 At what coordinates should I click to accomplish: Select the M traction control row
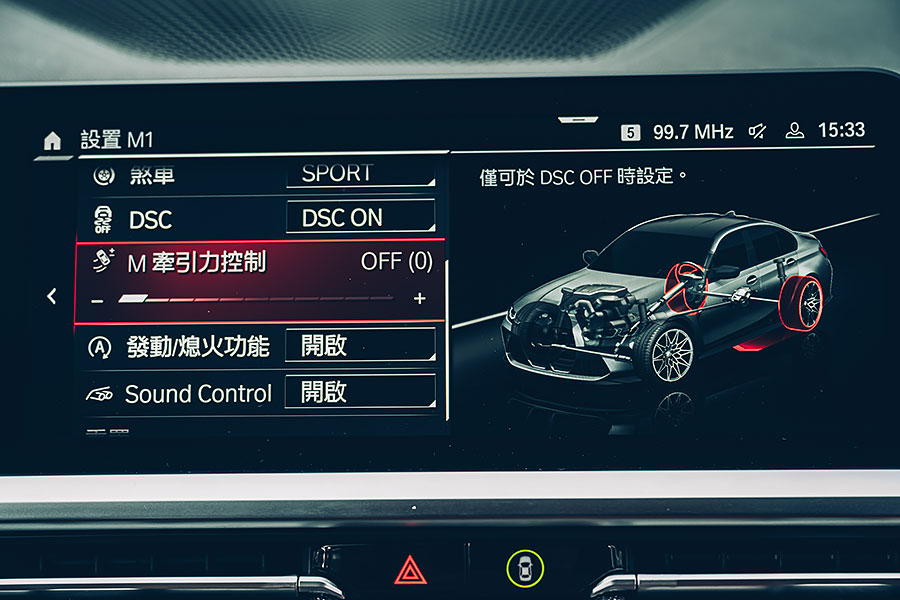tap(260, 263)
